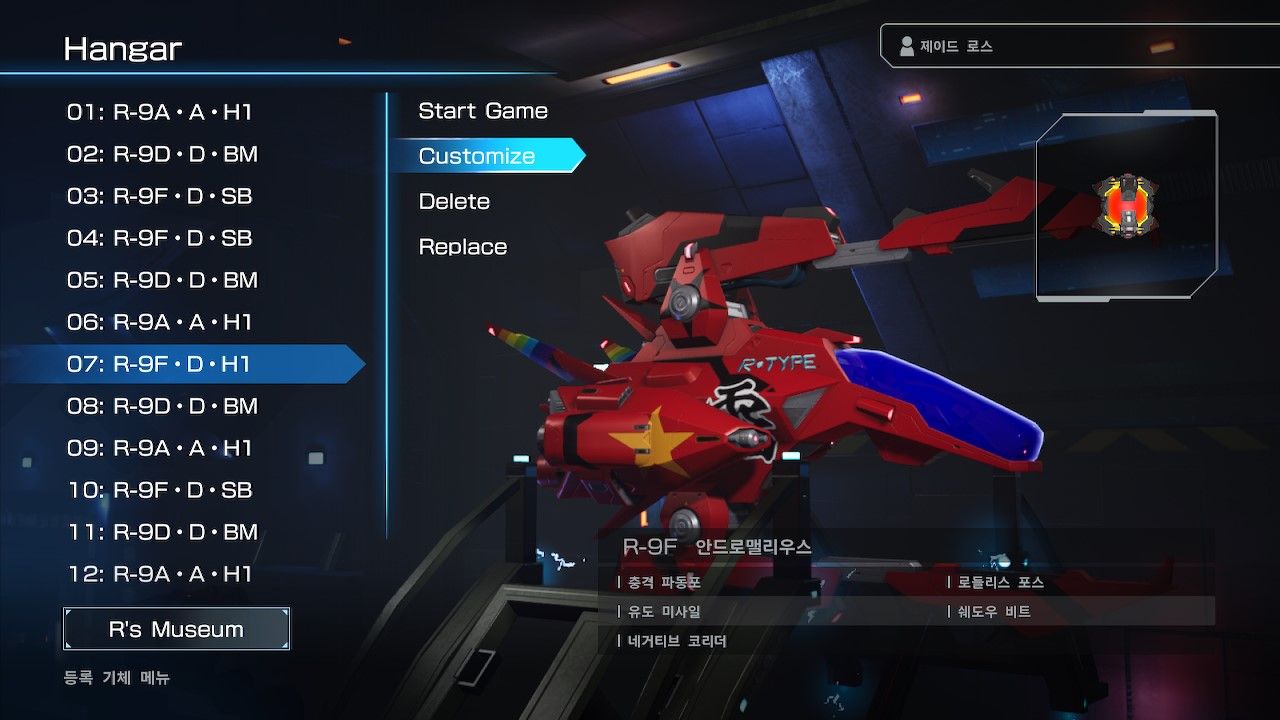Click the top-down ship preview thumbnail
Screen dimensions: 1280x720
click(x=1126, y=206)
